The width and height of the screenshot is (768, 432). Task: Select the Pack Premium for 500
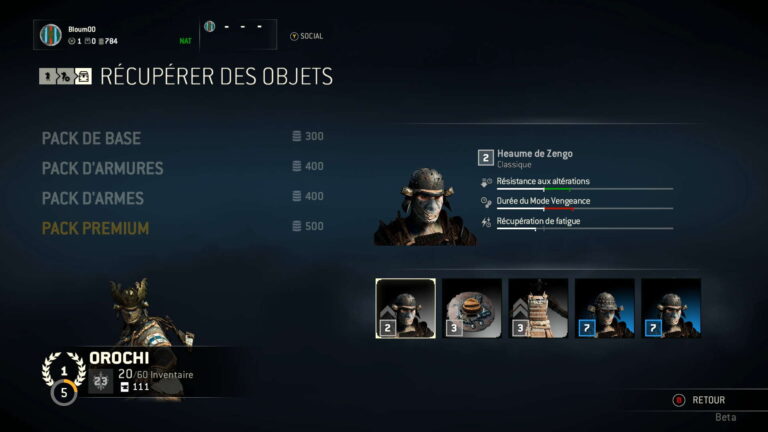click(x=95, y=228)
